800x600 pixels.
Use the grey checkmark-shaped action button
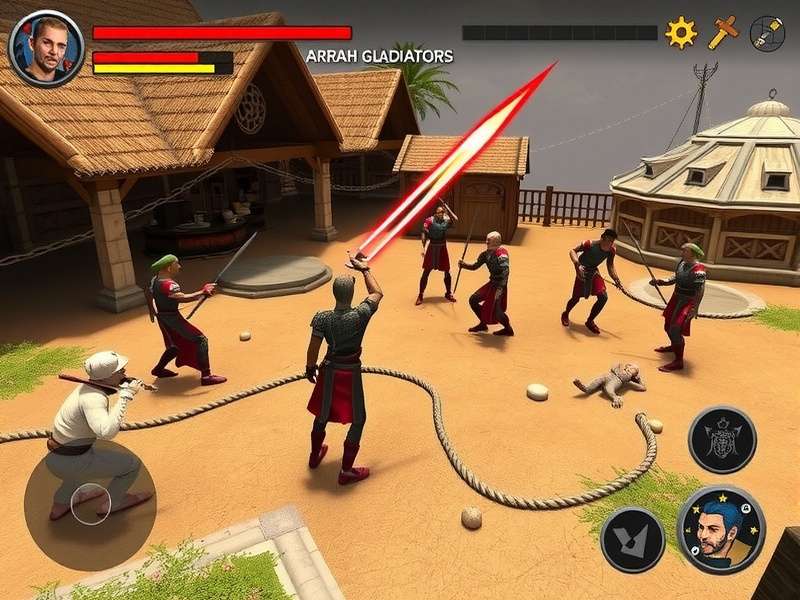[x=633, y=539]
